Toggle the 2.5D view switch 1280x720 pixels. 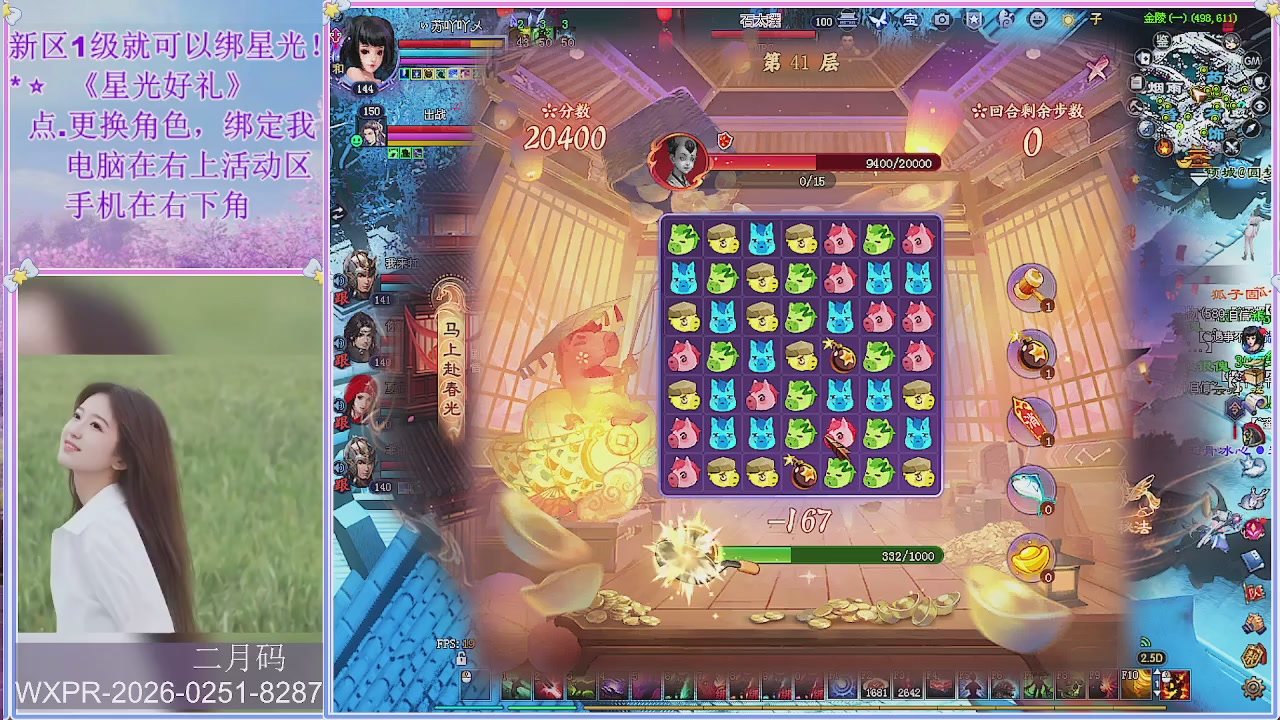[1152, 658]
